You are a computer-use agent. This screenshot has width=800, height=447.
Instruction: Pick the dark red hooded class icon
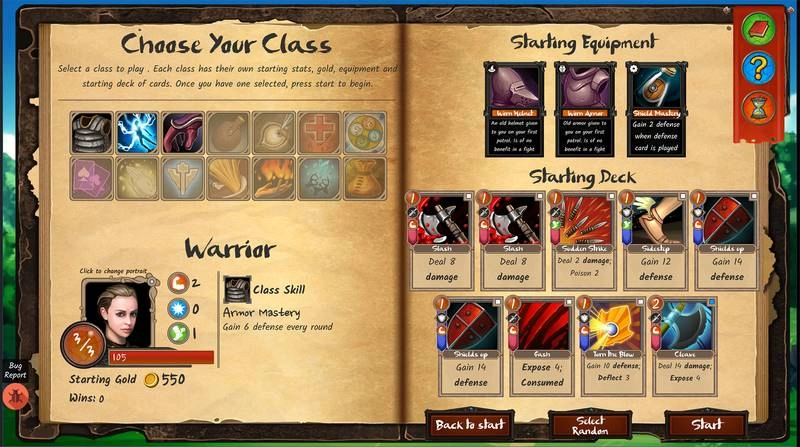point(183,132)
